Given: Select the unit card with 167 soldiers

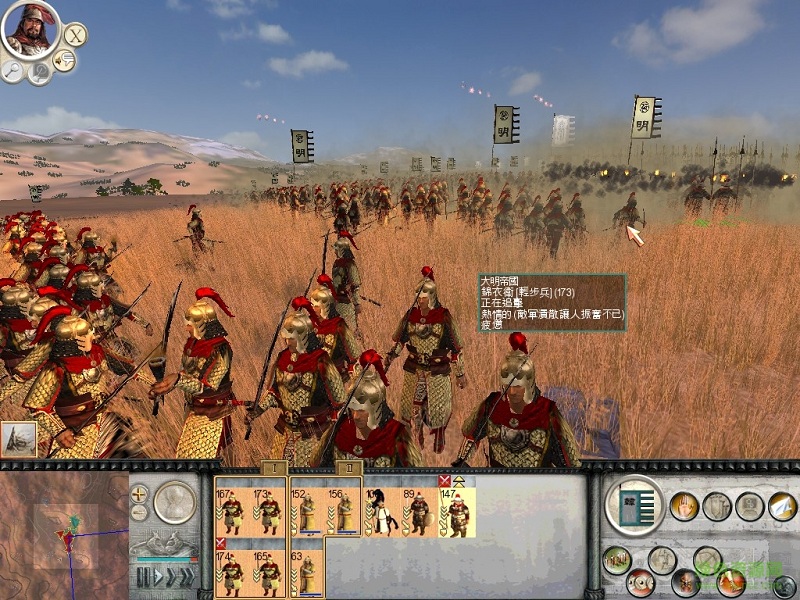Looking at the screenshot, I should coord(231,511).
